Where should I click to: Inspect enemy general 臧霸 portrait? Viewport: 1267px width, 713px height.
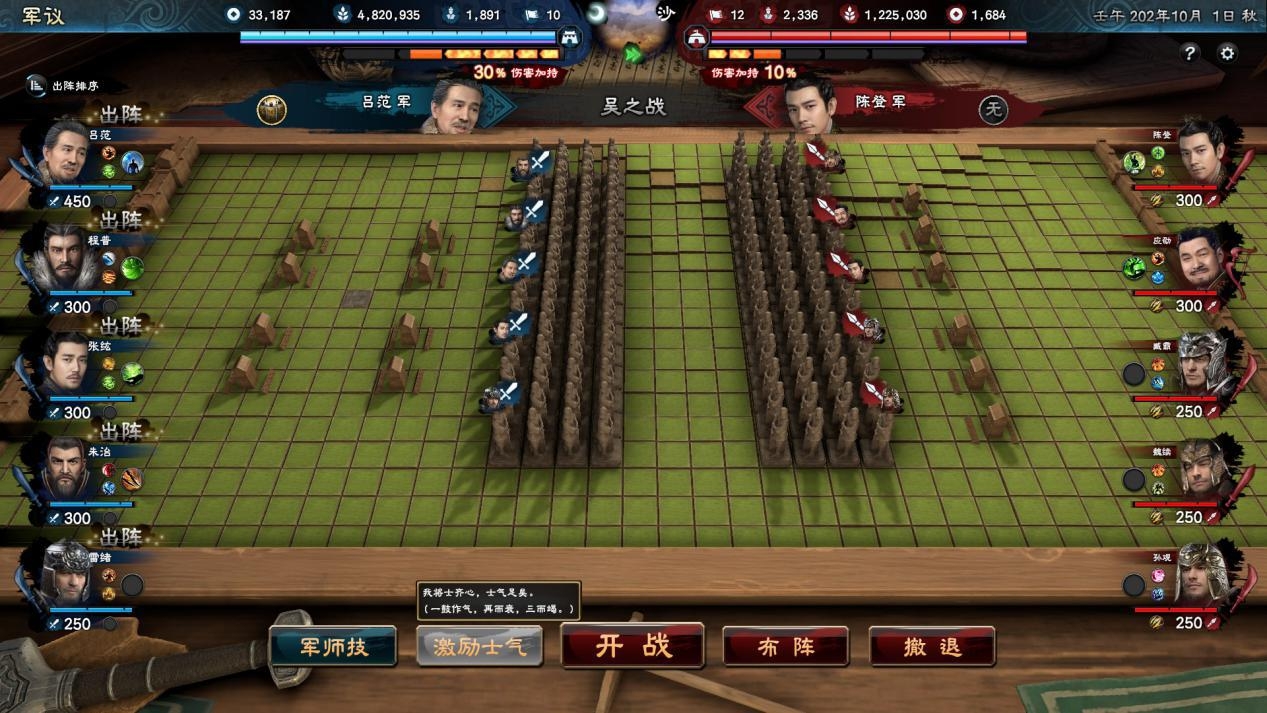(x=1201, y=364)
